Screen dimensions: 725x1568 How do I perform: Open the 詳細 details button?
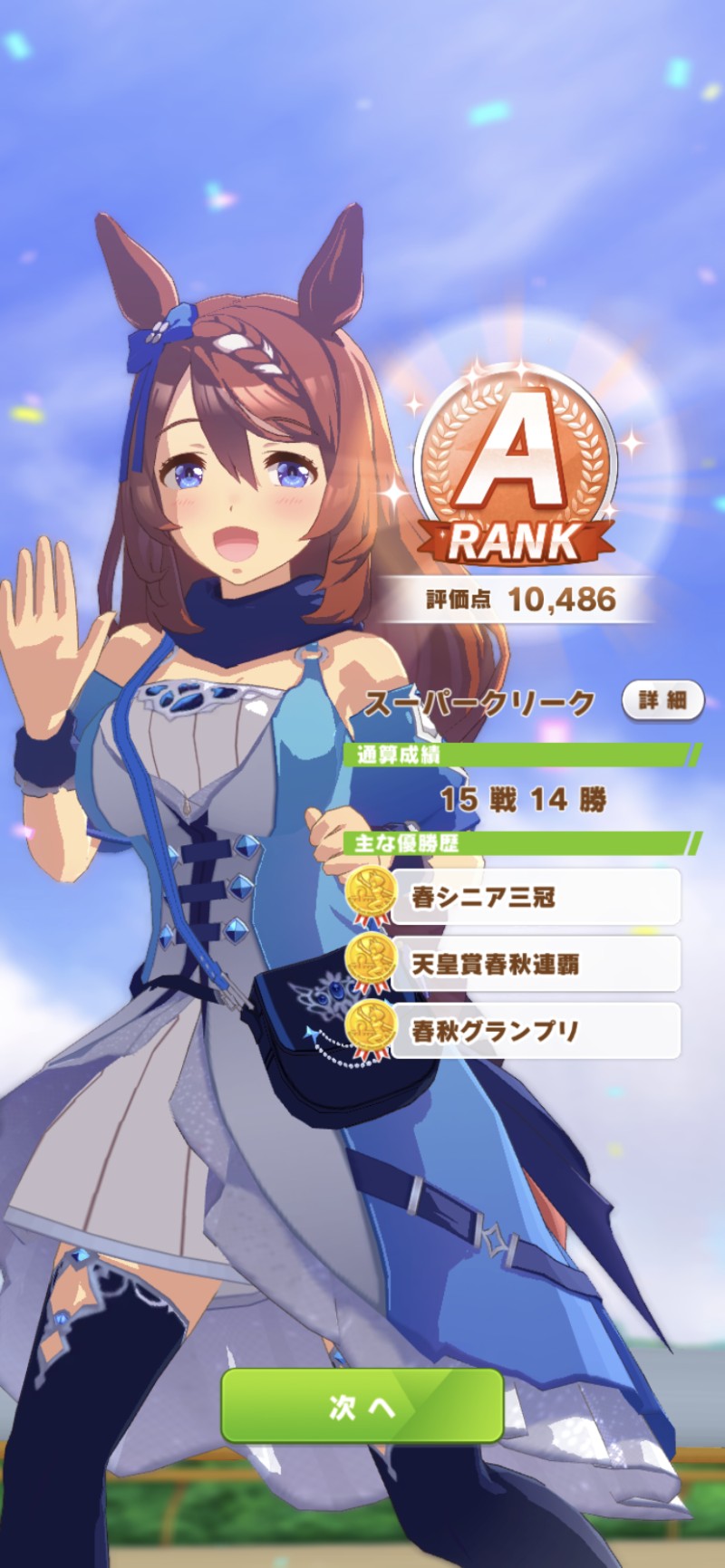pyautogui.click(x=662, y=700)
